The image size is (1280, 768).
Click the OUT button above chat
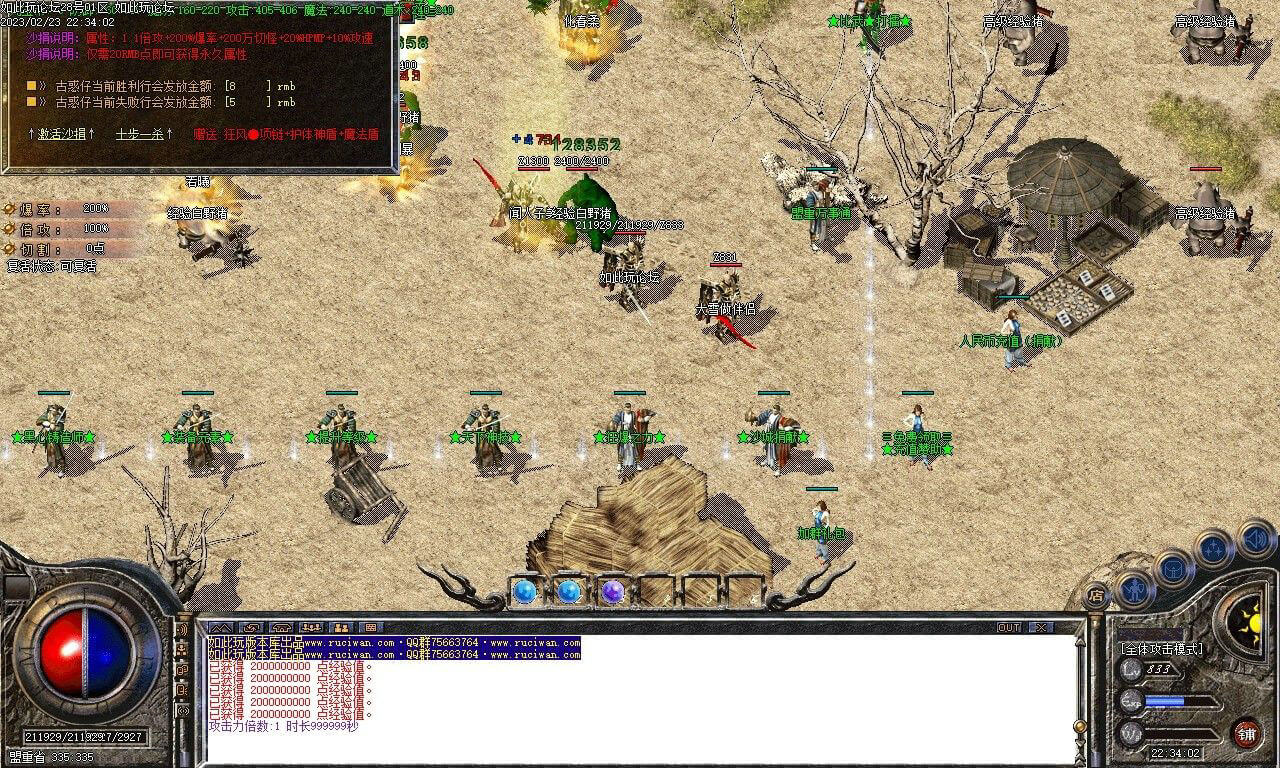point(1009,627)
